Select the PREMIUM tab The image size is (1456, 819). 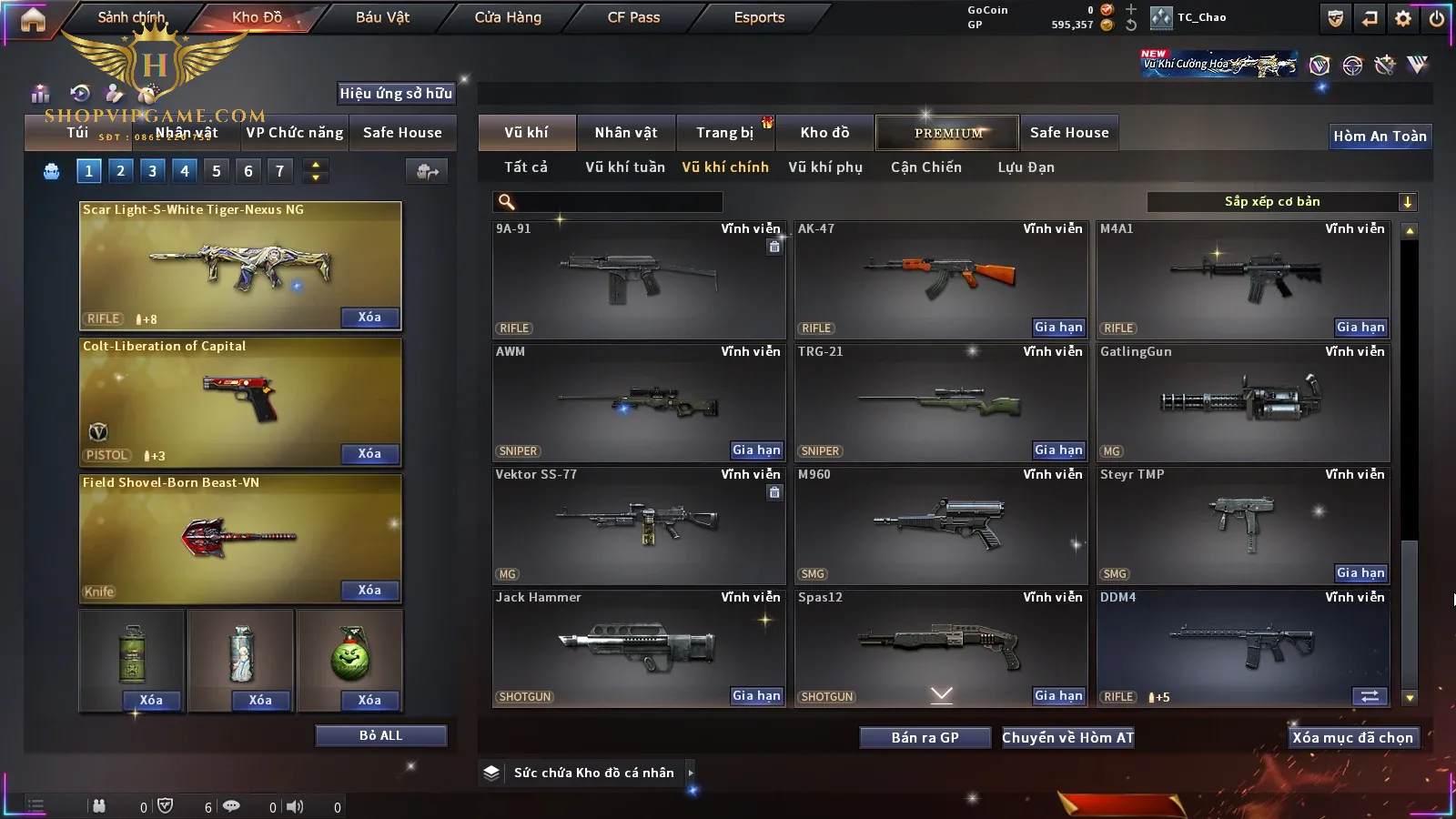coord(947,133)
